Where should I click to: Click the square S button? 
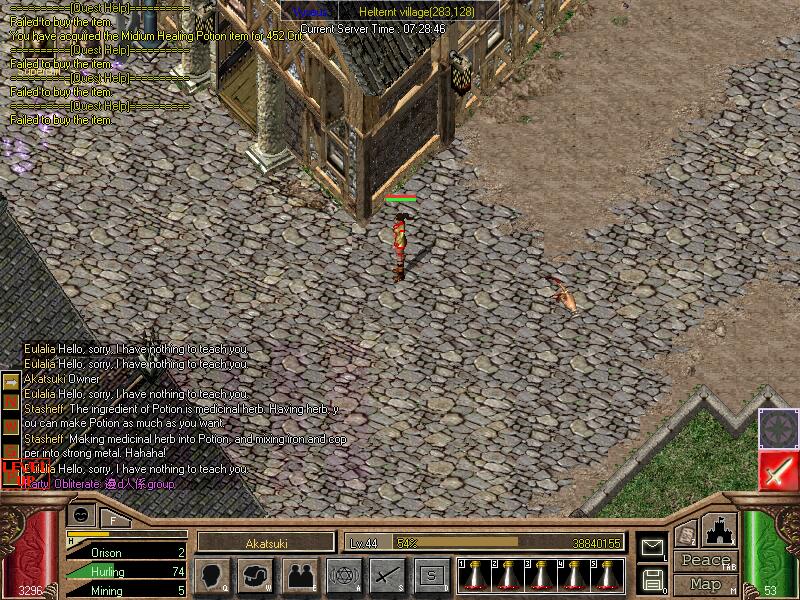pos(431,575)
